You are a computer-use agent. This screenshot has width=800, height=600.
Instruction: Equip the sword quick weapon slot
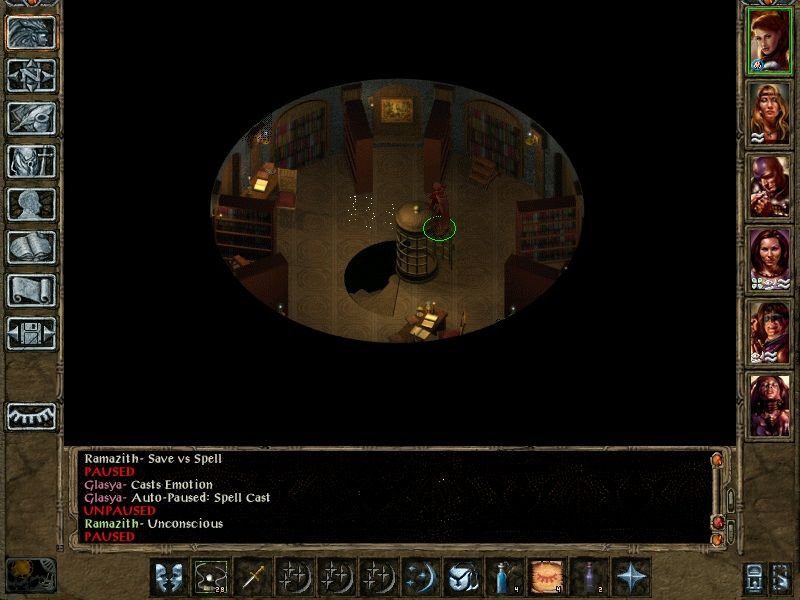(253, 577)
